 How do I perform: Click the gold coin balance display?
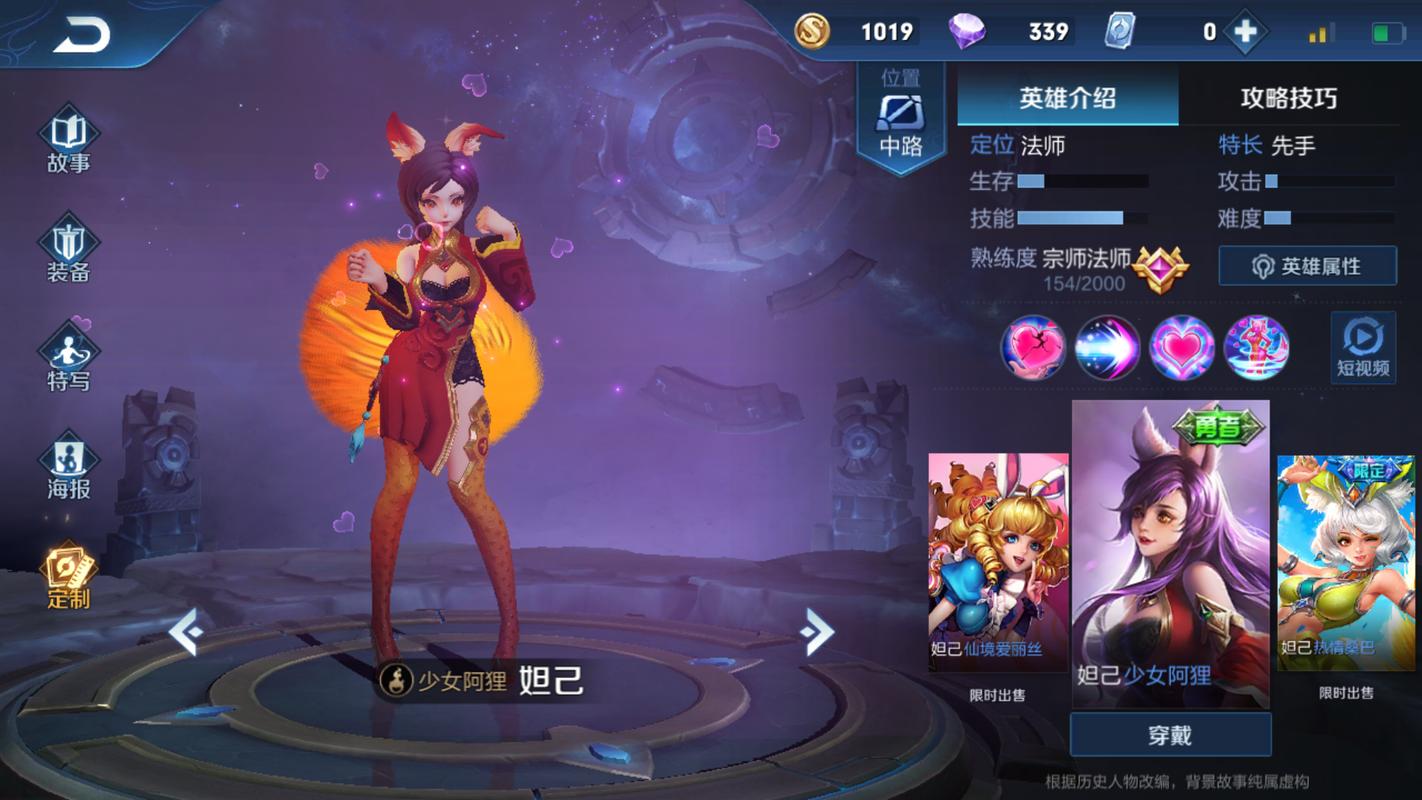pos(860,31)
